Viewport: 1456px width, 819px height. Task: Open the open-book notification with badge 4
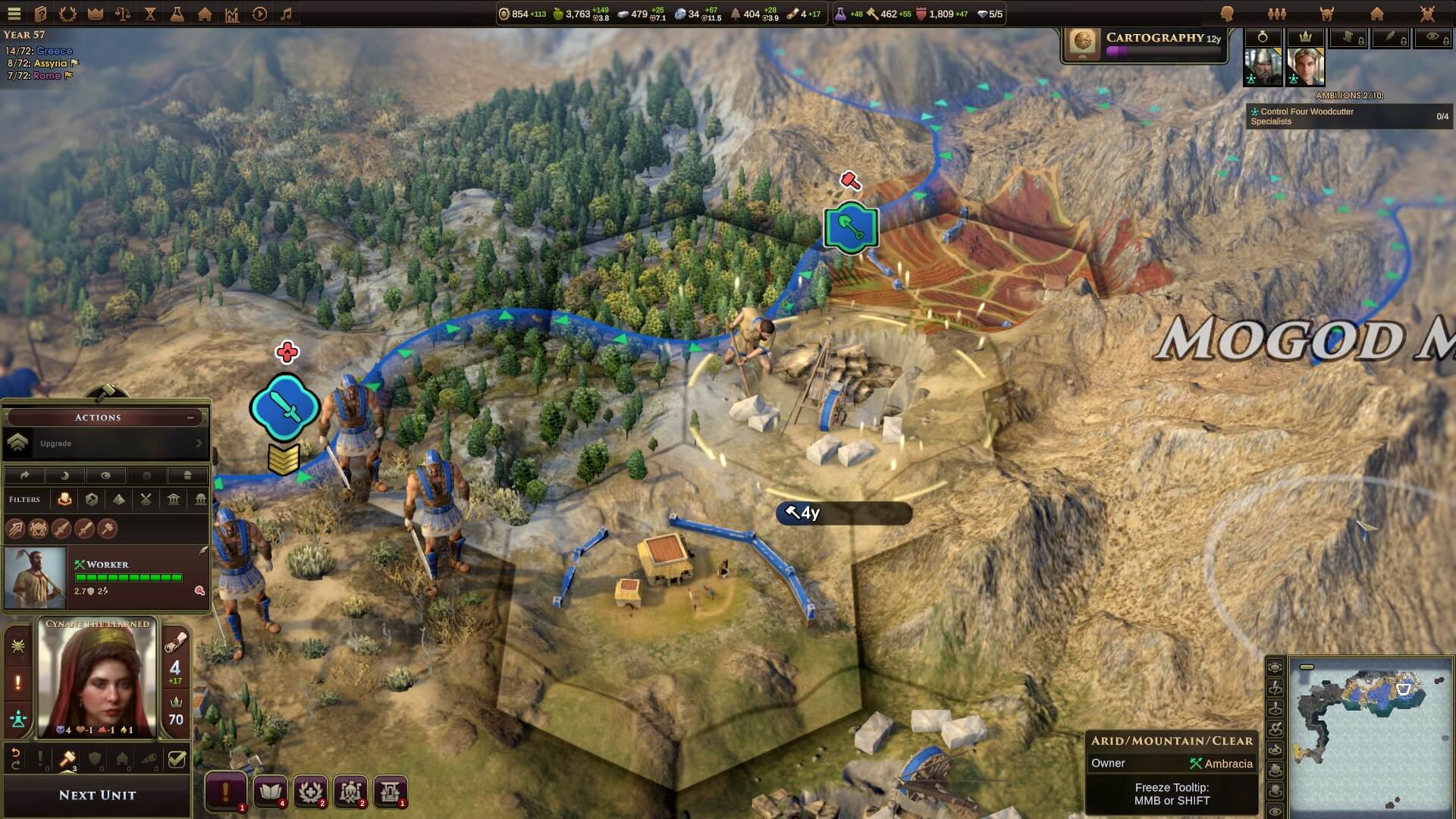pyautogui.click(x=270, y=792)
